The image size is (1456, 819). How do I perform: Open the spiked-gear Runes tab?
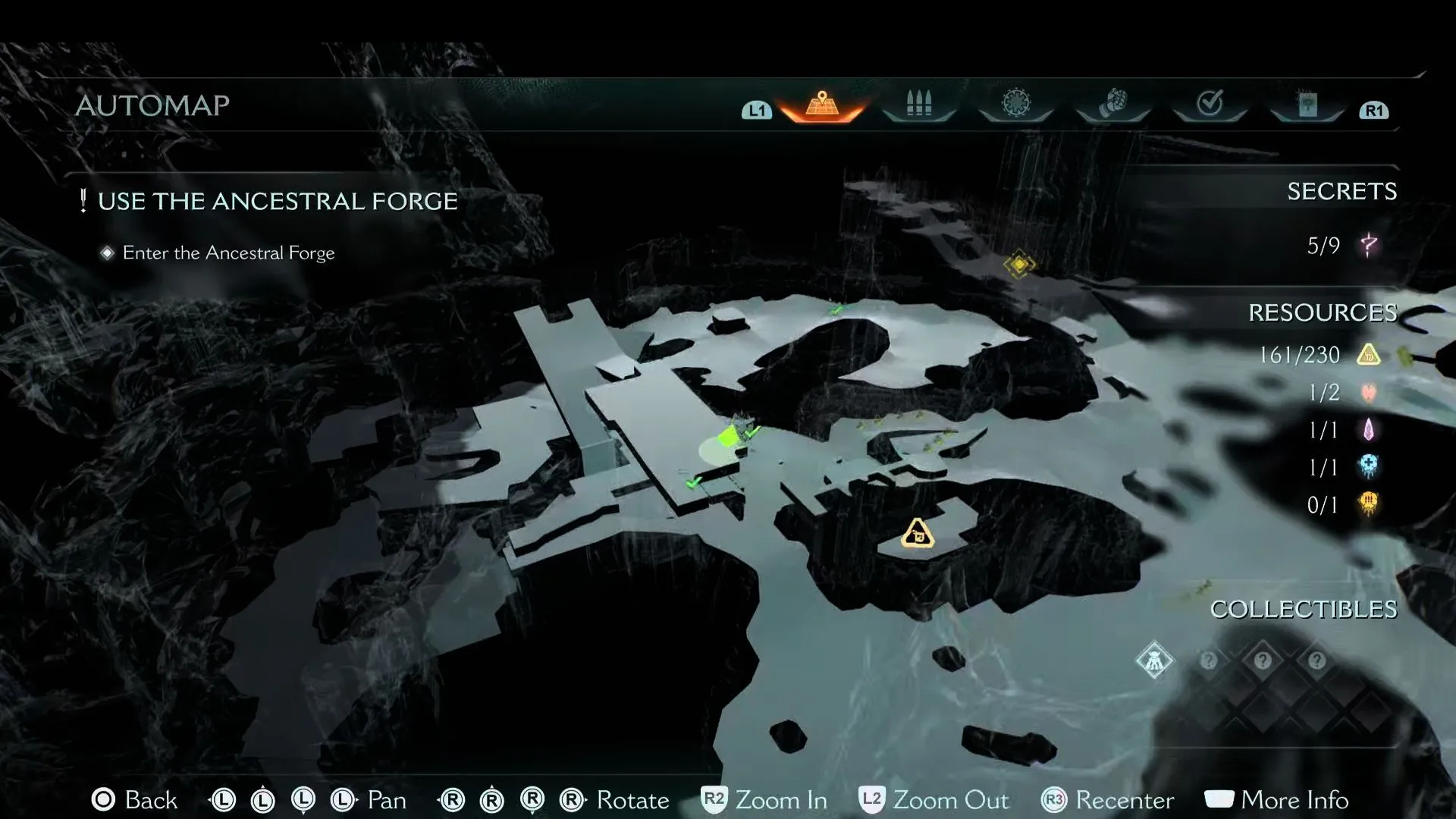click(1015, 104)
